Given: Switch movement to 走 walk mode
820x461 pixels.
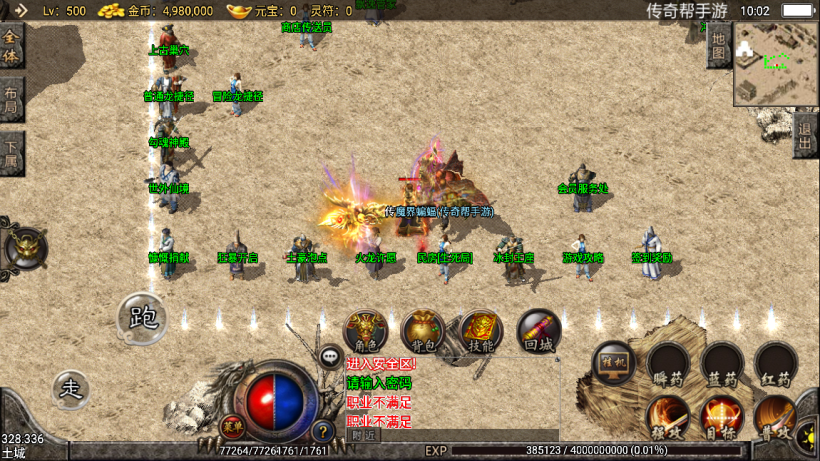Looking at the screenshot, I should coord(70,388).
